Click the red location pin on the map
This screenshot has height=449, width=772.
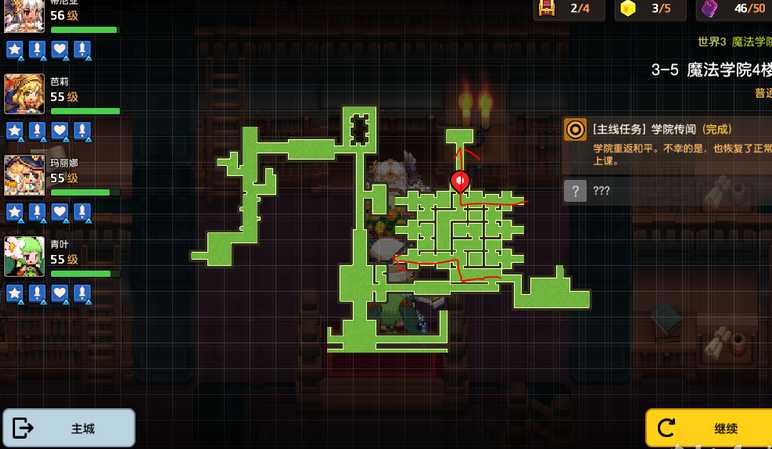pyautogui.click(x=460, y=182)
